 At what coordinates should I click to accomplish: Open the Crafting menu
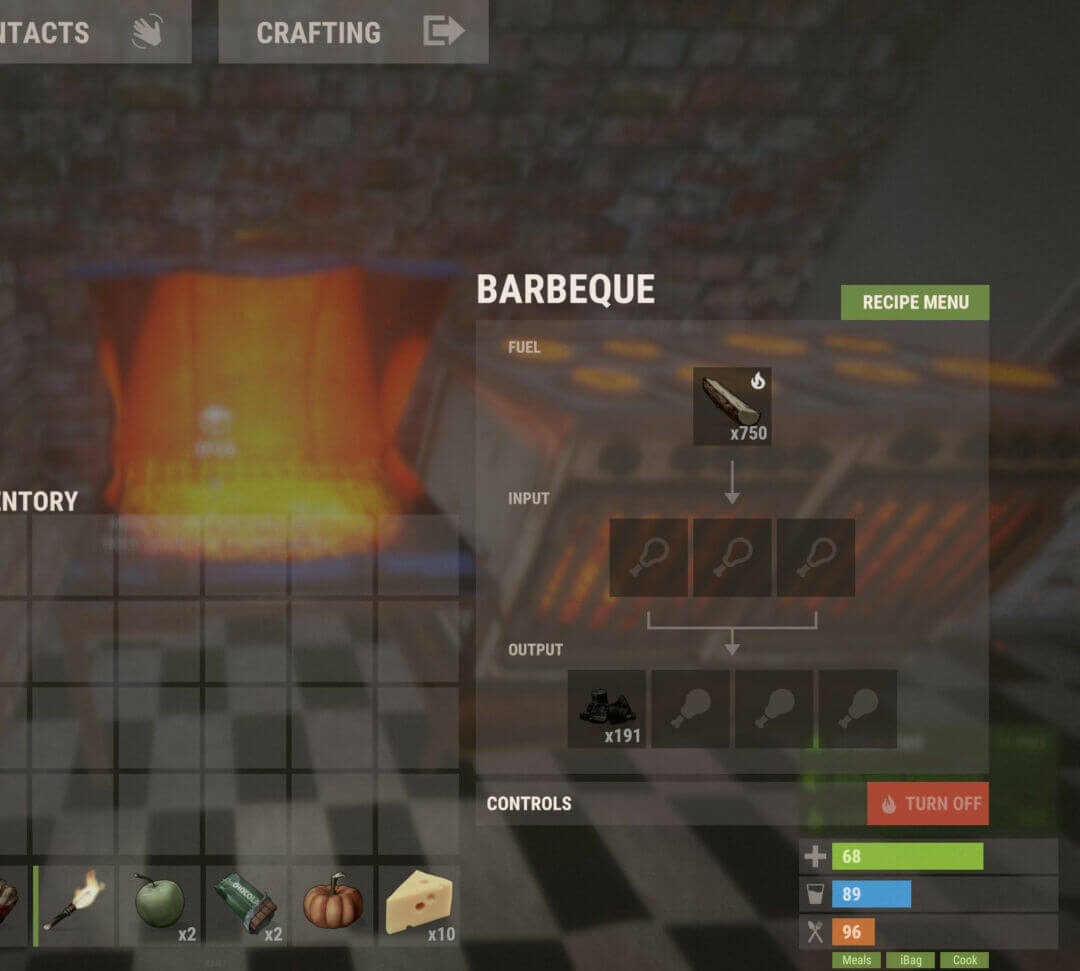353,32
